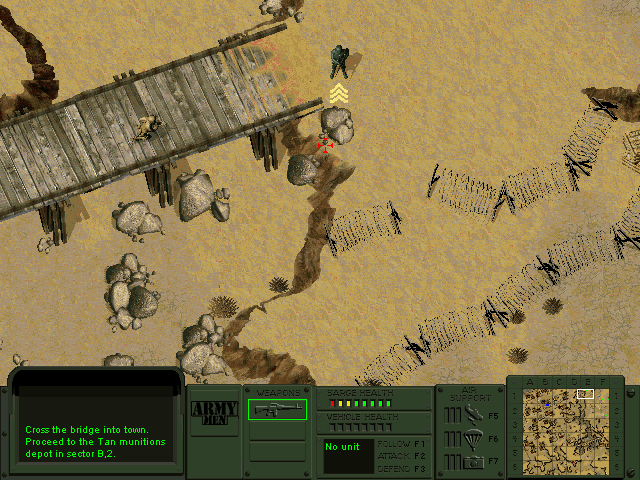Request the paratrooper drop support

point(471,437)
